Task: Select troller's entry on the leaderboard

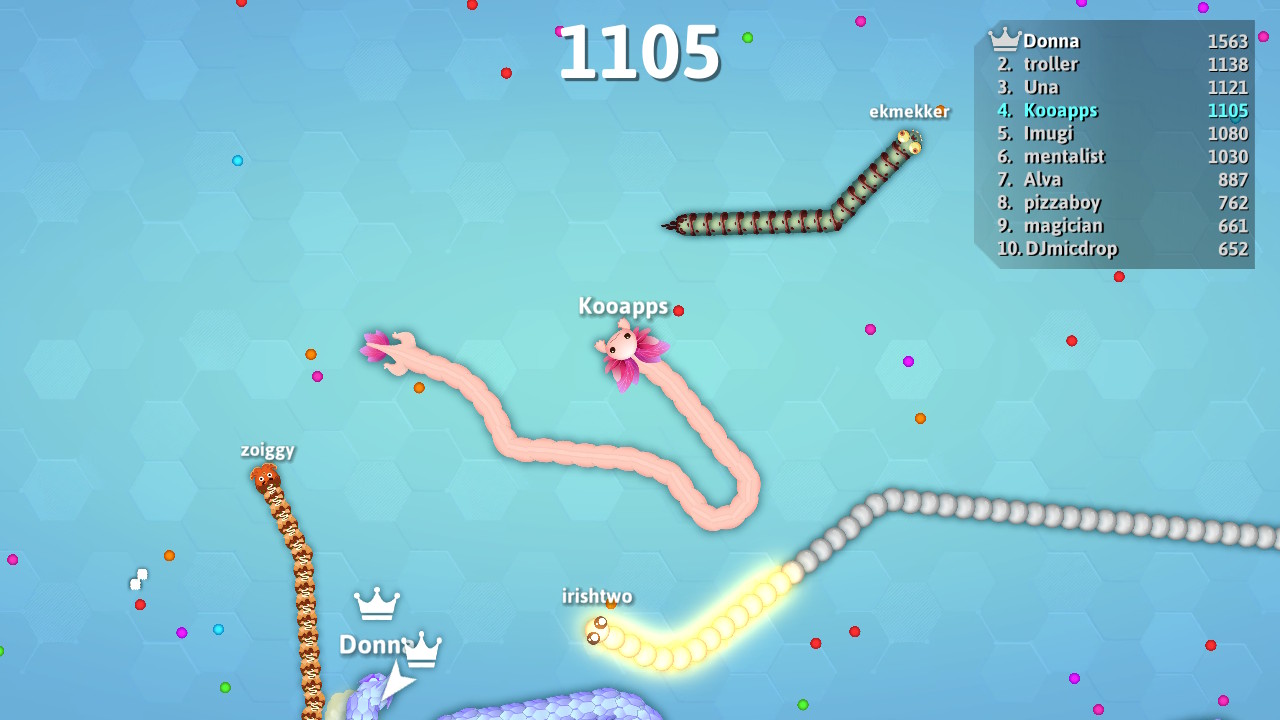Action: [1052, 64]
